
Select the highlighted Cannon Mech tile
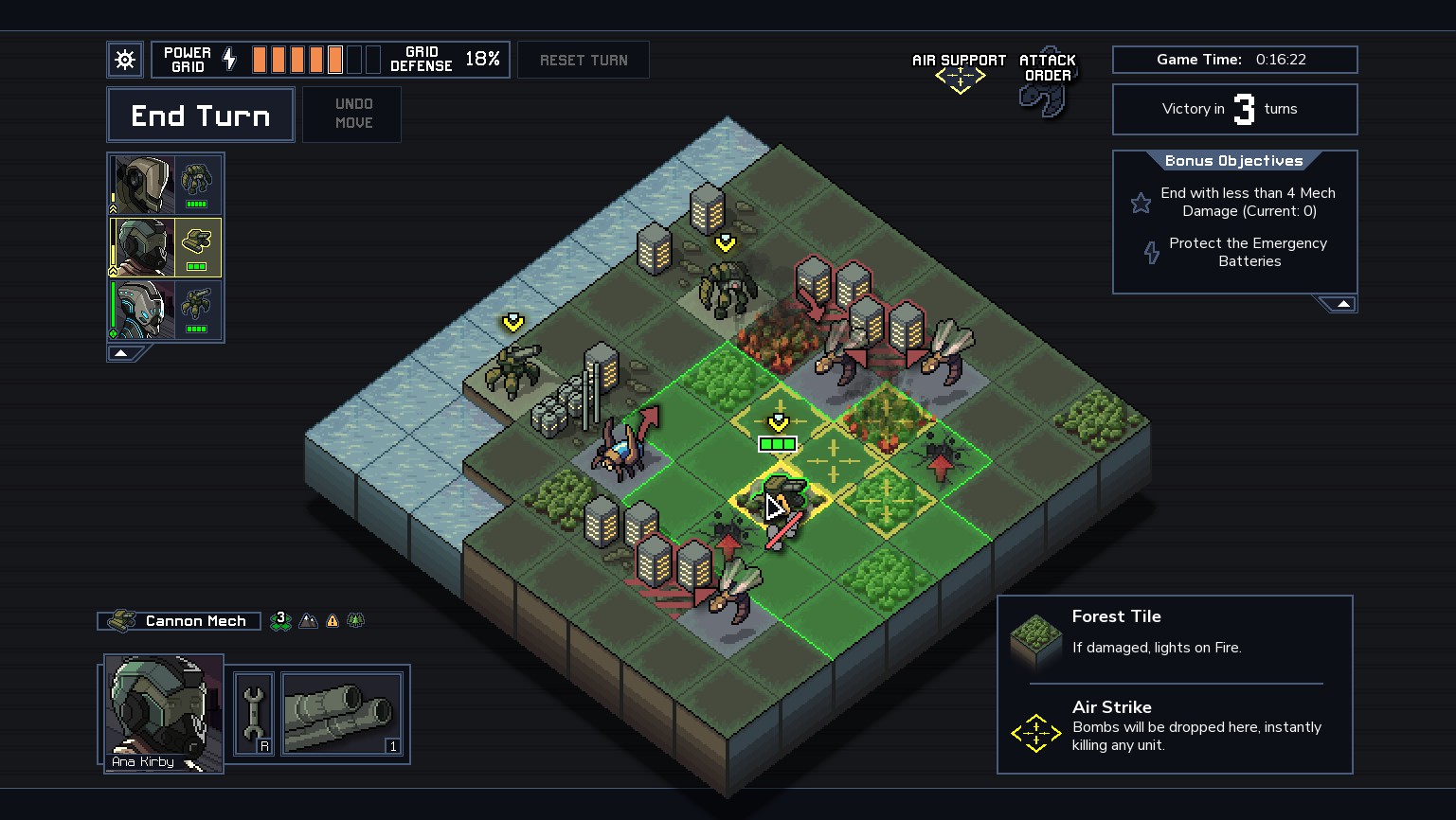click(x=780, y=499)
